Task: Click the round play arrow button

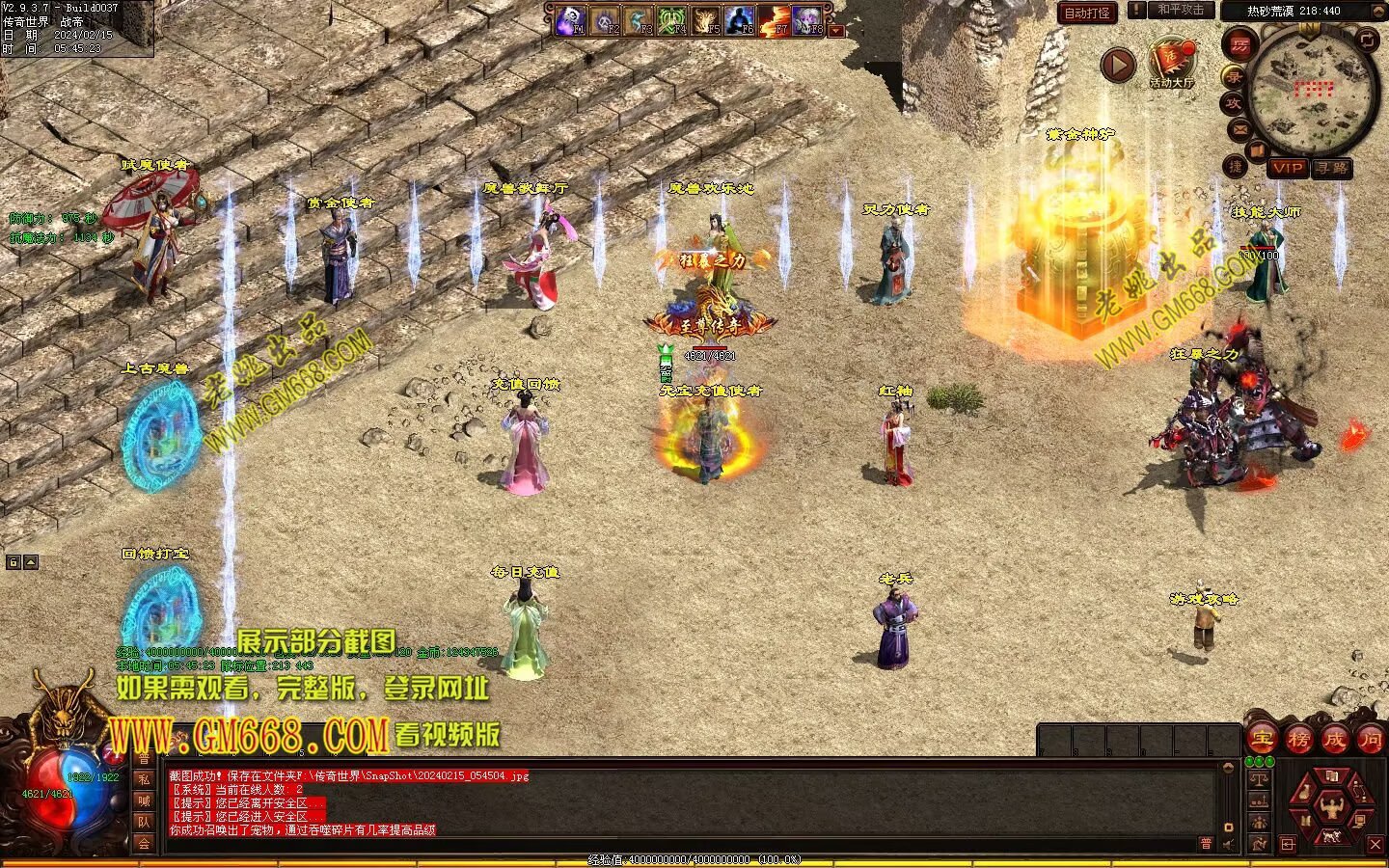Action: coord(1118,65)
